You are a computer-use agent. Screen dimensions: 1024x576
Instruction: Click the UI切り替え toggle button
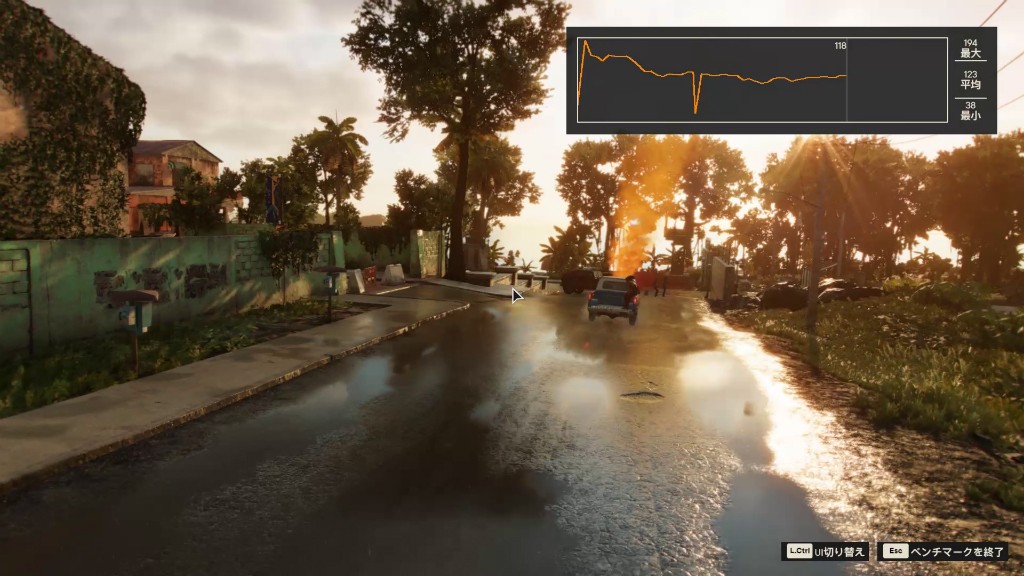click(x=825, y=551)
